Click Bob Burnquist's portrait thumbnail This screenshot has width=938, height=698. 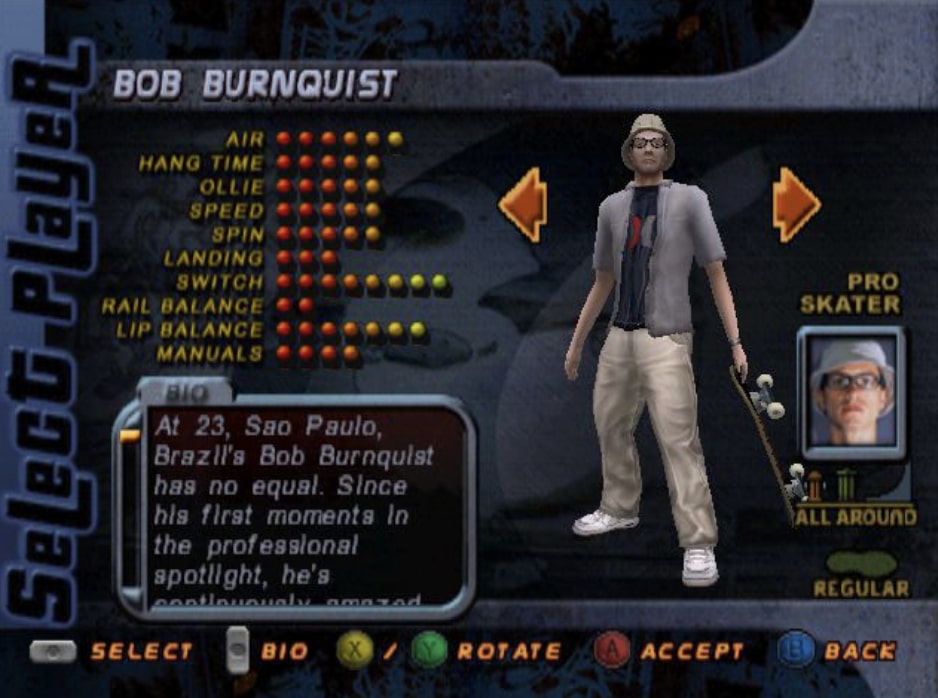pyautogui.click(x=852, y=392)
